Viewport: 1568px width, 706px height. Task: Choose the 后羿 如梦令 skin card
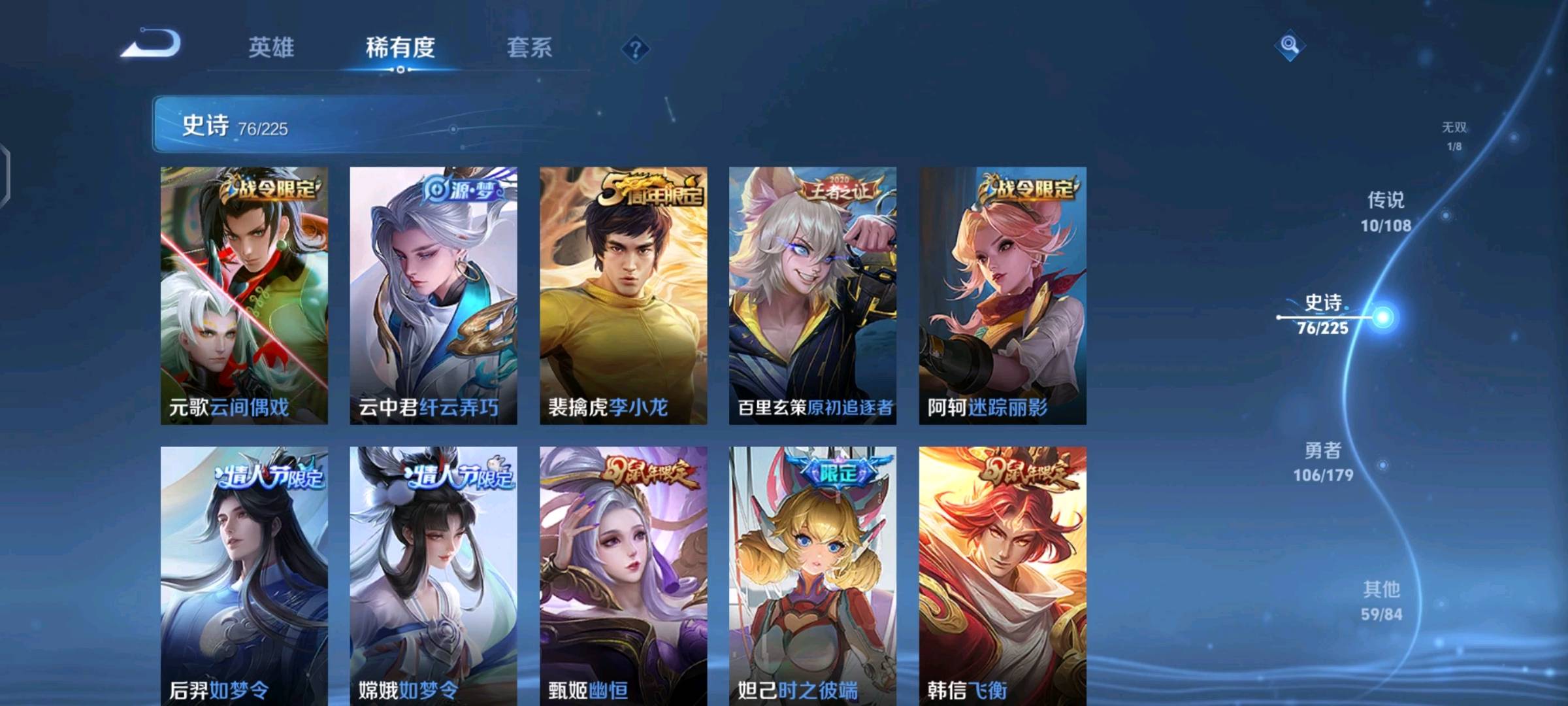point(244,575)
